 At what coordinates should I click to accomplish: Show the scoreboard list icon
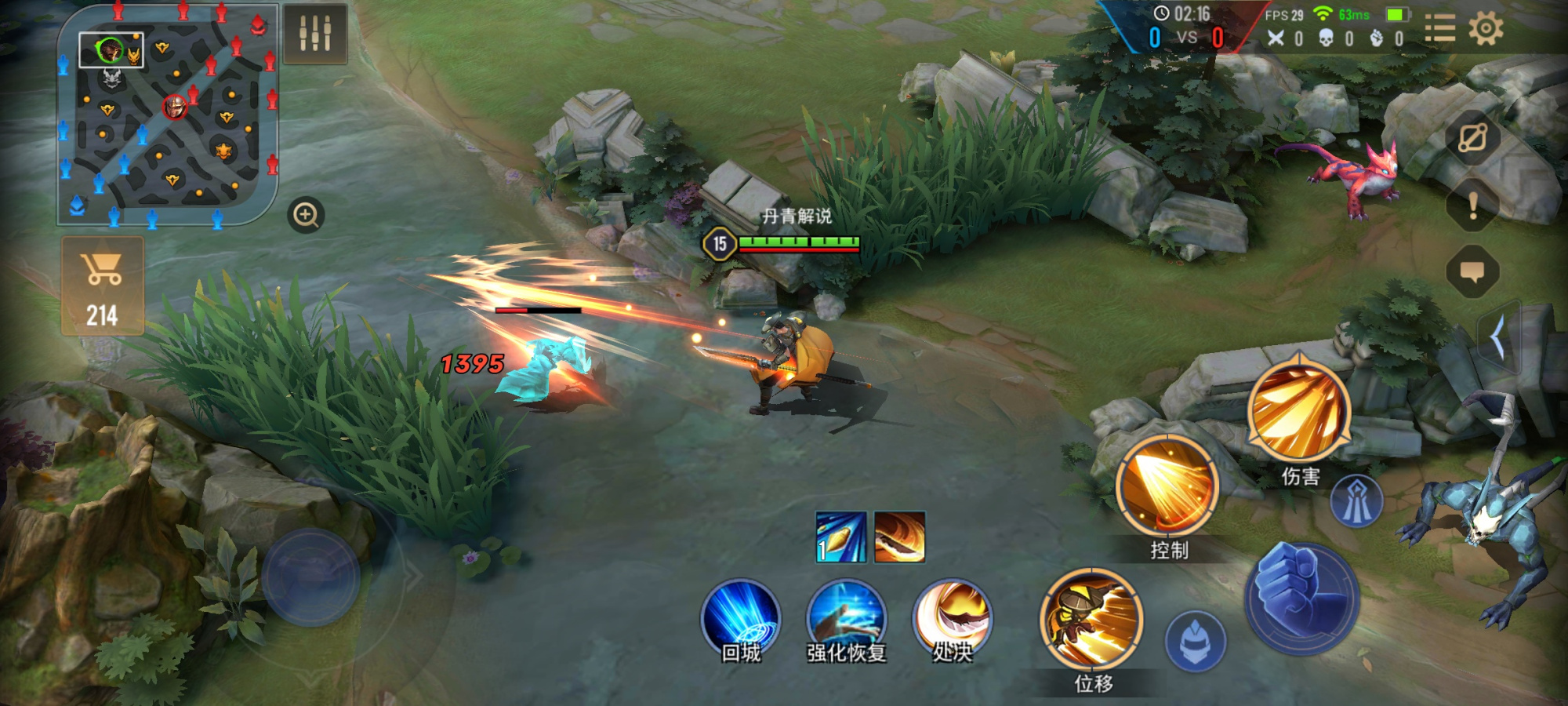(x=1439, y=30)
